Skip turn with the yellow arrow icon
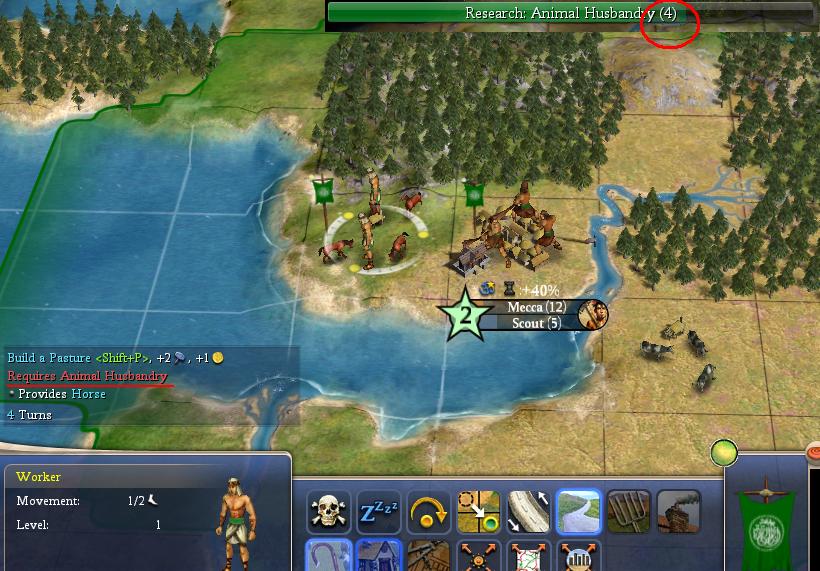The image size is (820, 571). (x=430, y=512)
